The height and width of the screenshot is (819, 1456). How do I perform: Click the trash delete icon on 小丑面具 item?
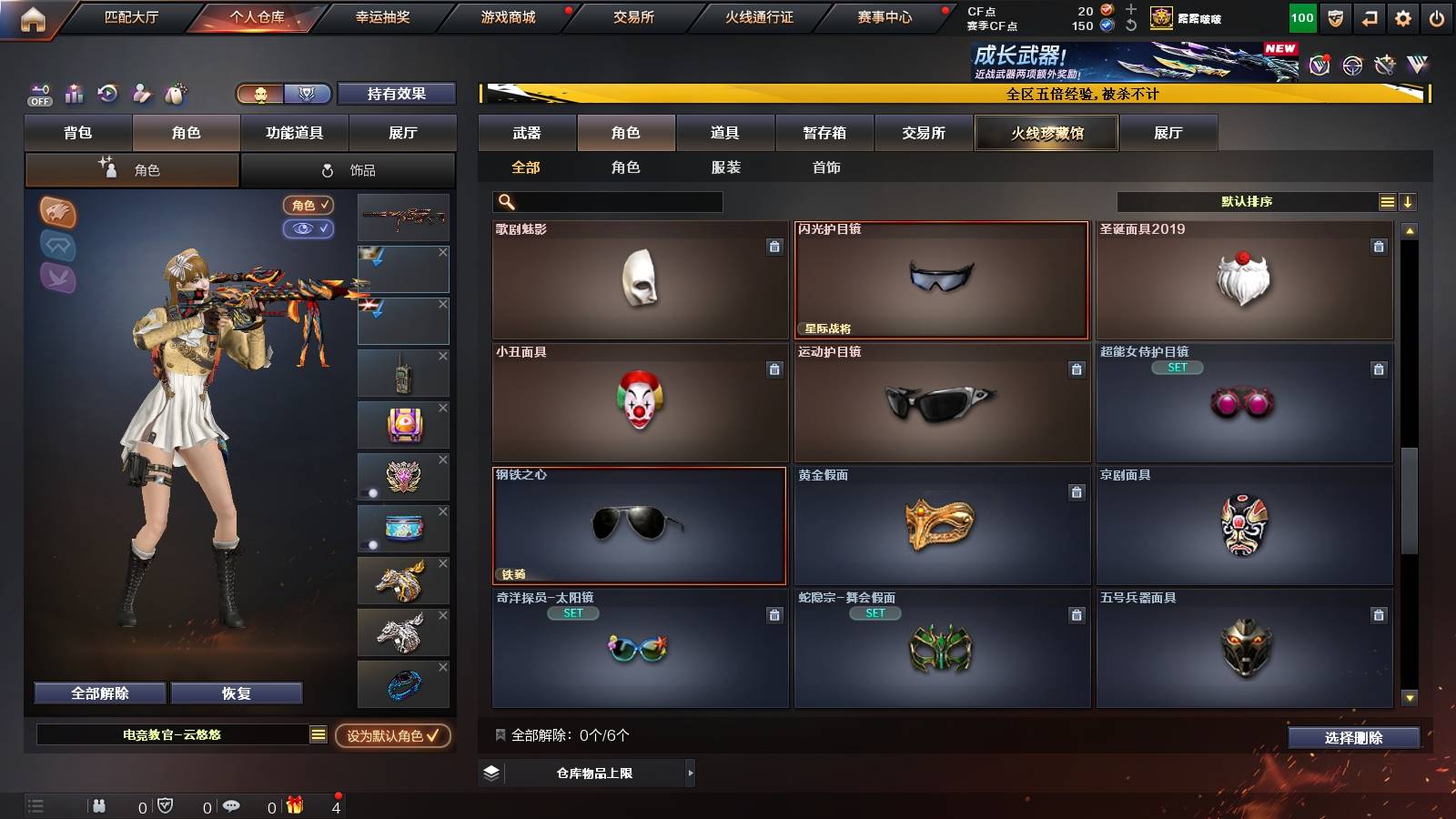[774, 370]
